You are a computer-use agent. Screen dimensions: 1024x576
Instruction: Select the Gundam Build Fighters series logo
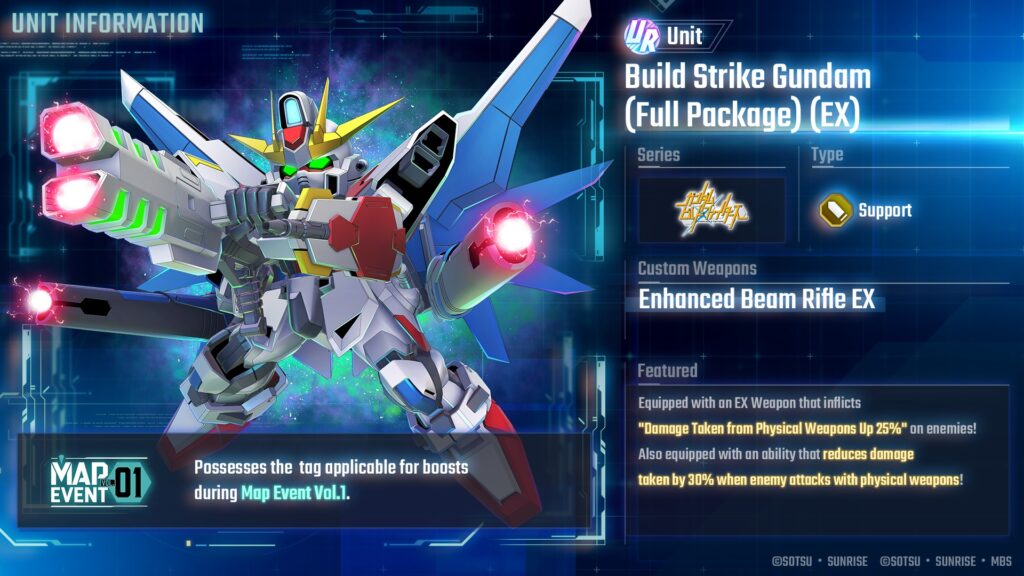tap(711, 210)
